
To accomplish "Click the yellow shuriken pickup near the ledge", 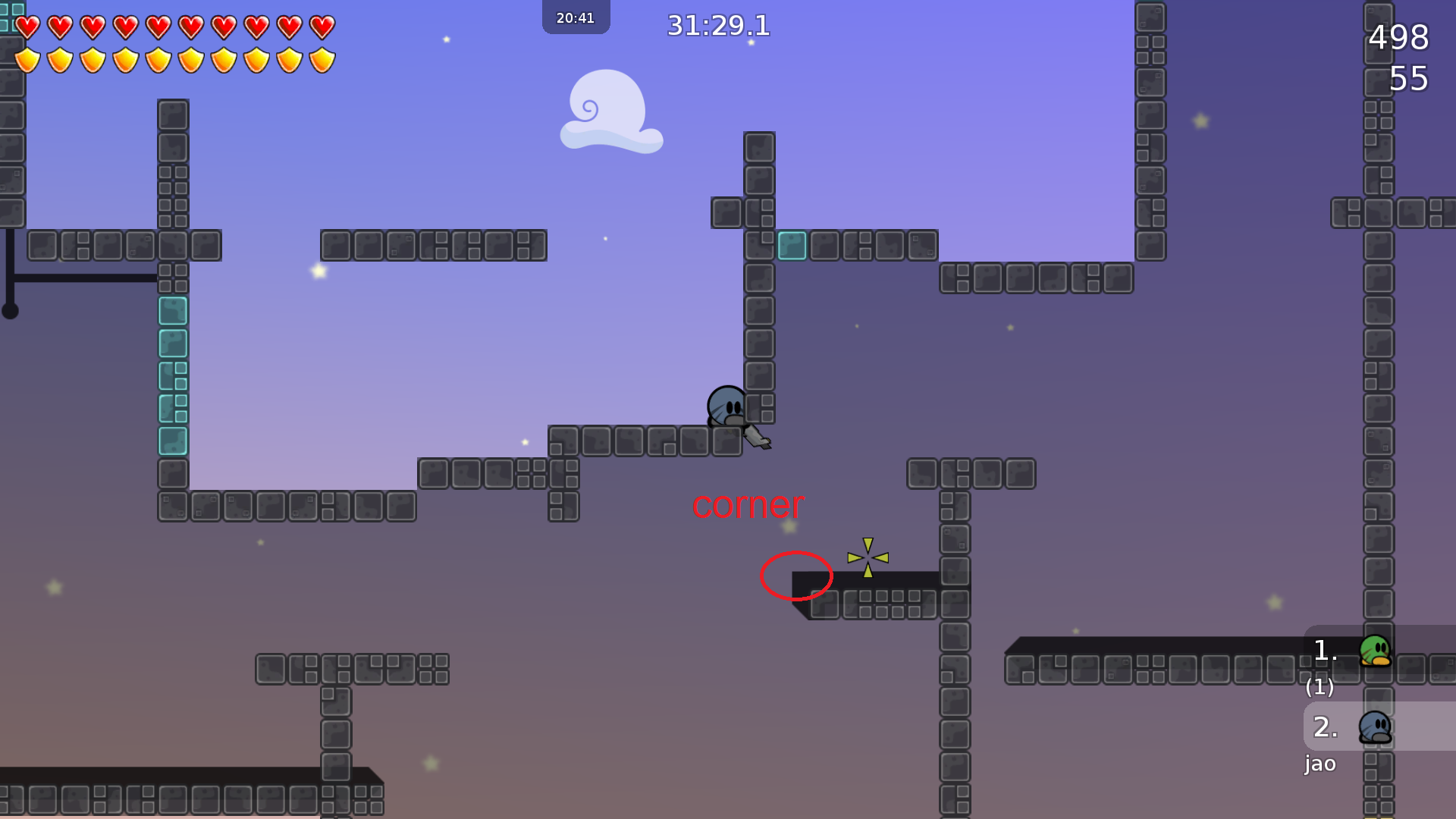I will pyautogui.click(x=867, y=559).
